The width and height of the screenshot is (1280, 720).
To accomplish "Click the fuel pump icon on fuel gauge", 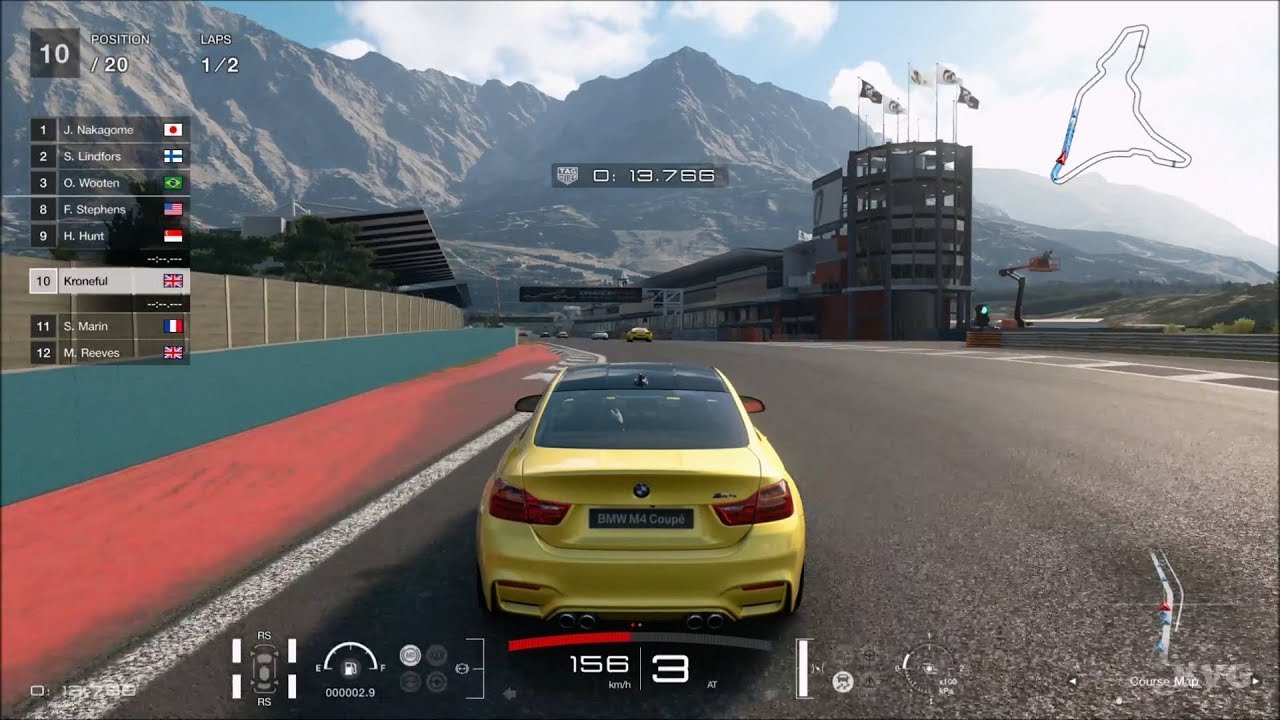I will point(350,669).
